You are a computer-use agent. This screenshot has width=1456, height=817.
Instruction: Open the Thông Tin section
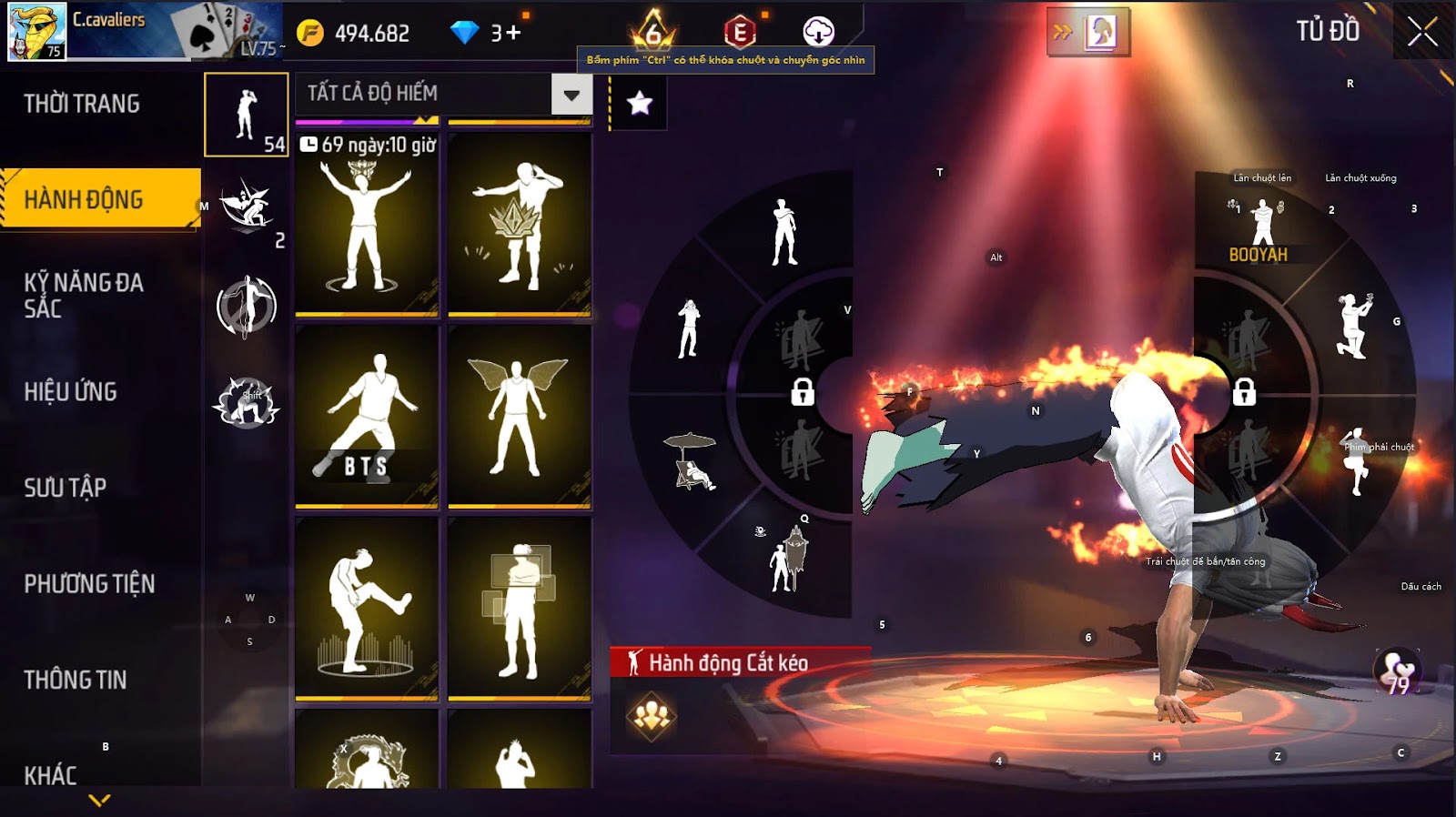[x=76, y=680]
